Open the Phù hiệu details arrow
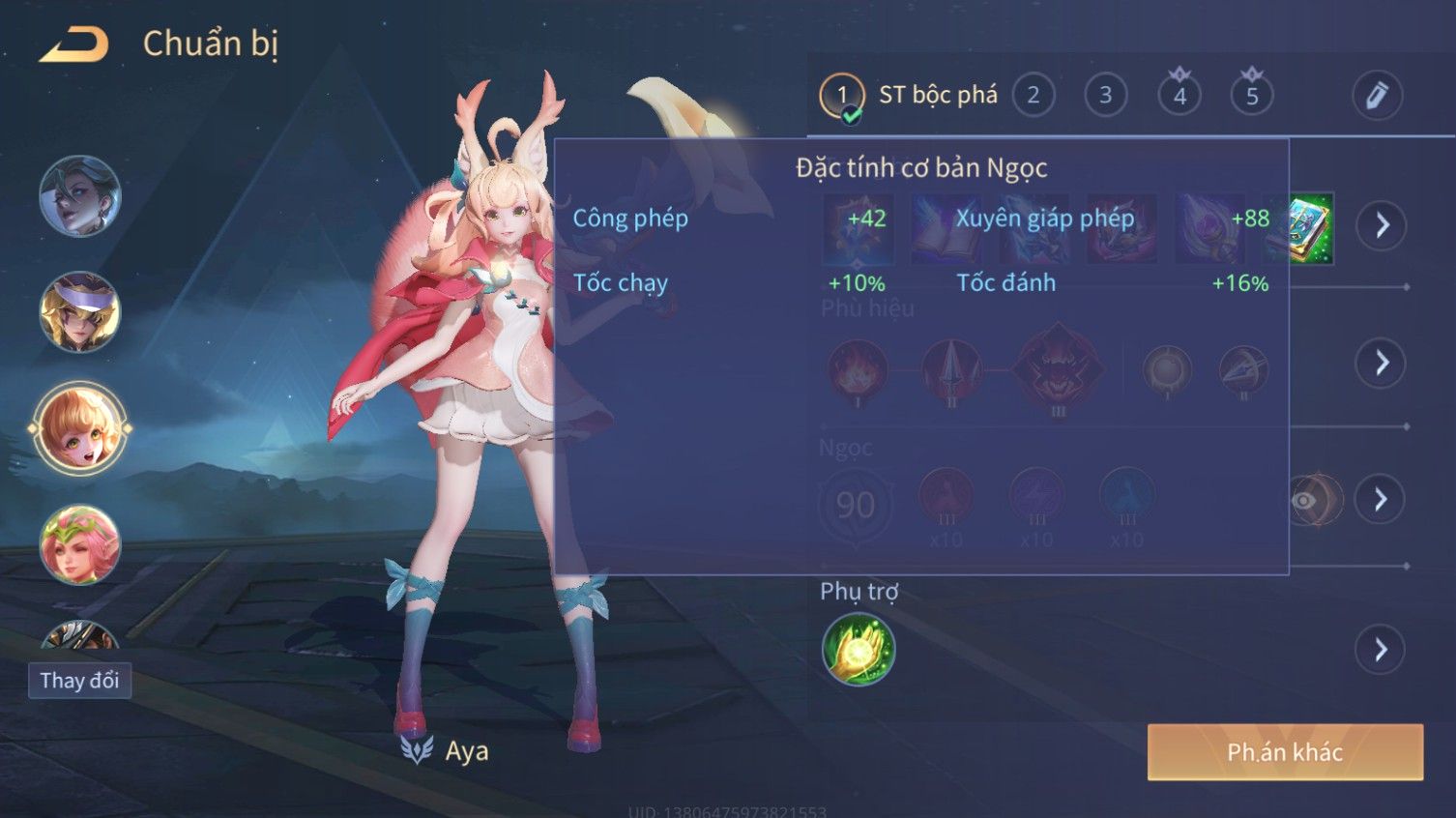The image size is (1456, 818). (1381, 363)
